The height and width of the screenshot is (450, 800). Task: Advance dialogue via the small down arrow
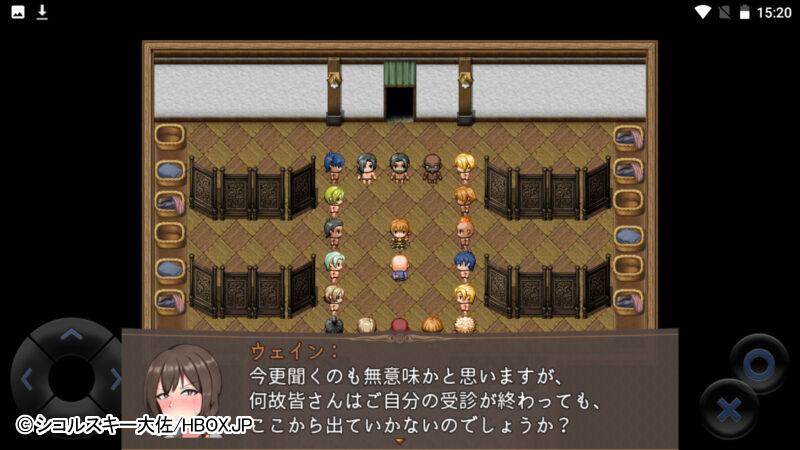pos(400,440)
